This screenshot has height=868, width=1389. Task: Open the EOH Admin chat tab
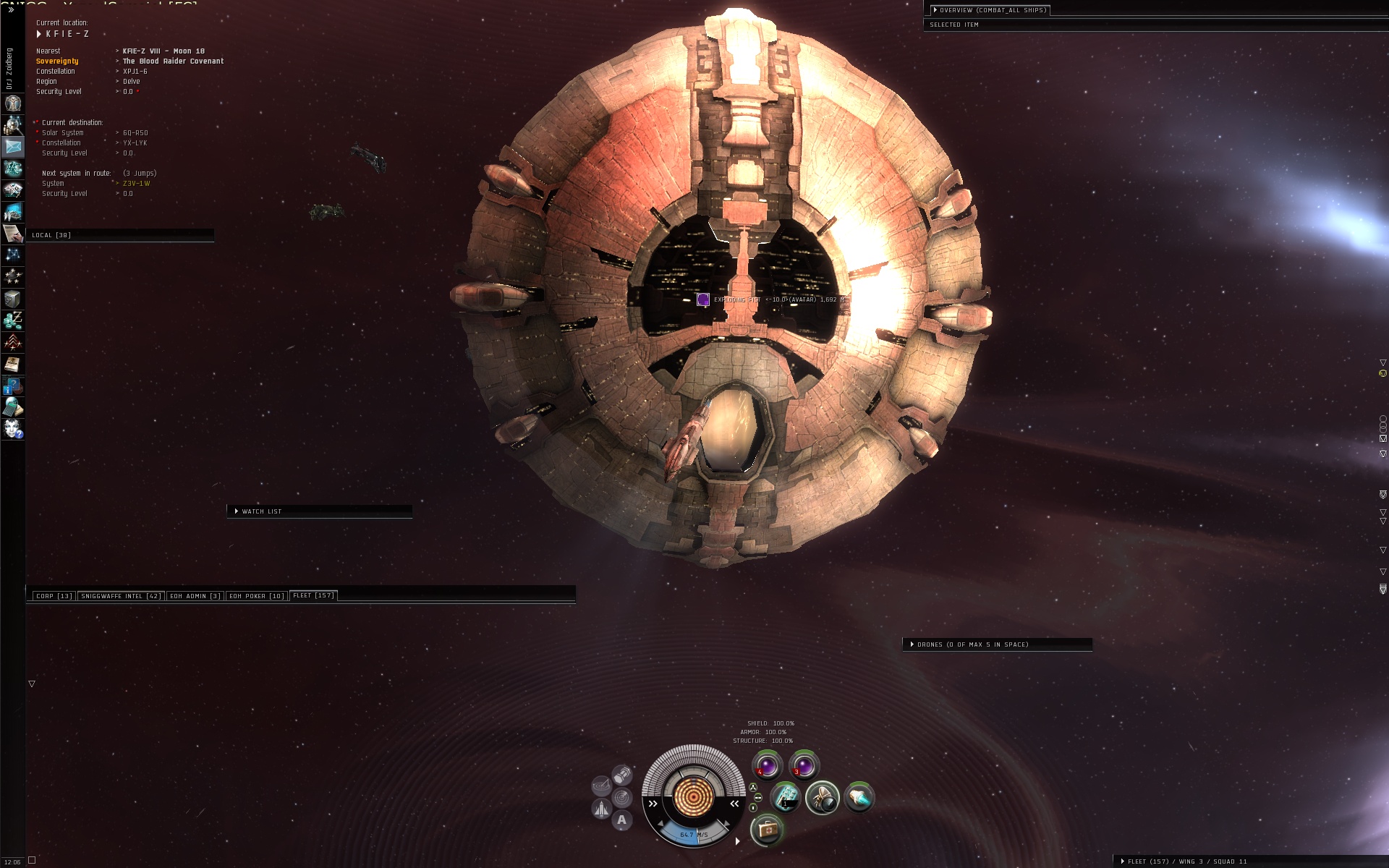tap(195, 596)
